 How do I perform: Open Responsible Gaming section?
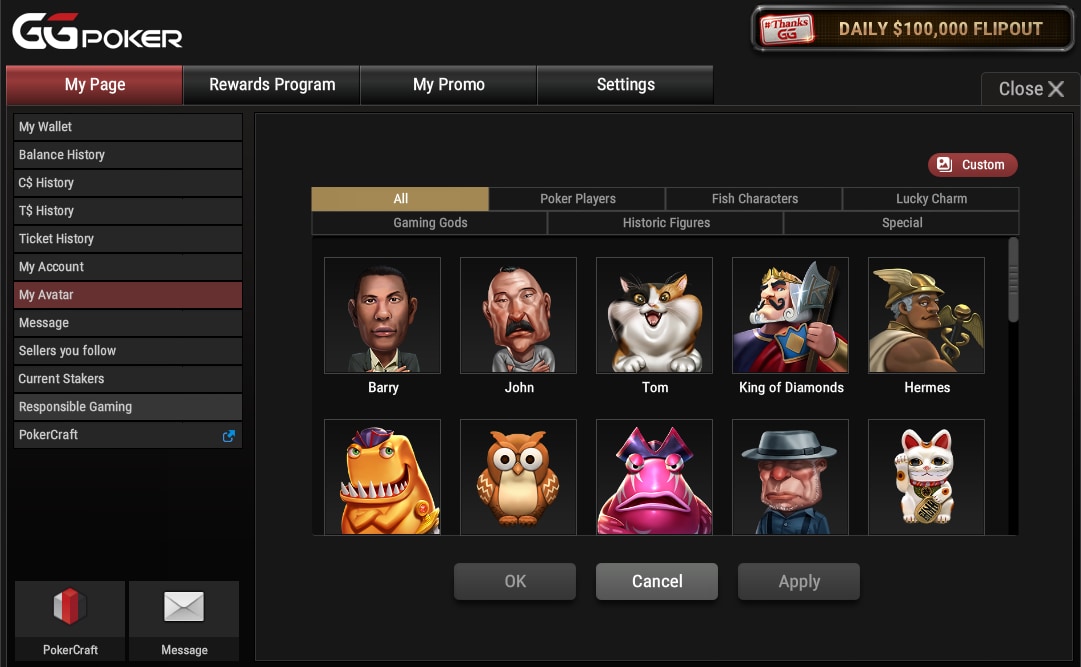pyautogui.click(x=128, y=407)
